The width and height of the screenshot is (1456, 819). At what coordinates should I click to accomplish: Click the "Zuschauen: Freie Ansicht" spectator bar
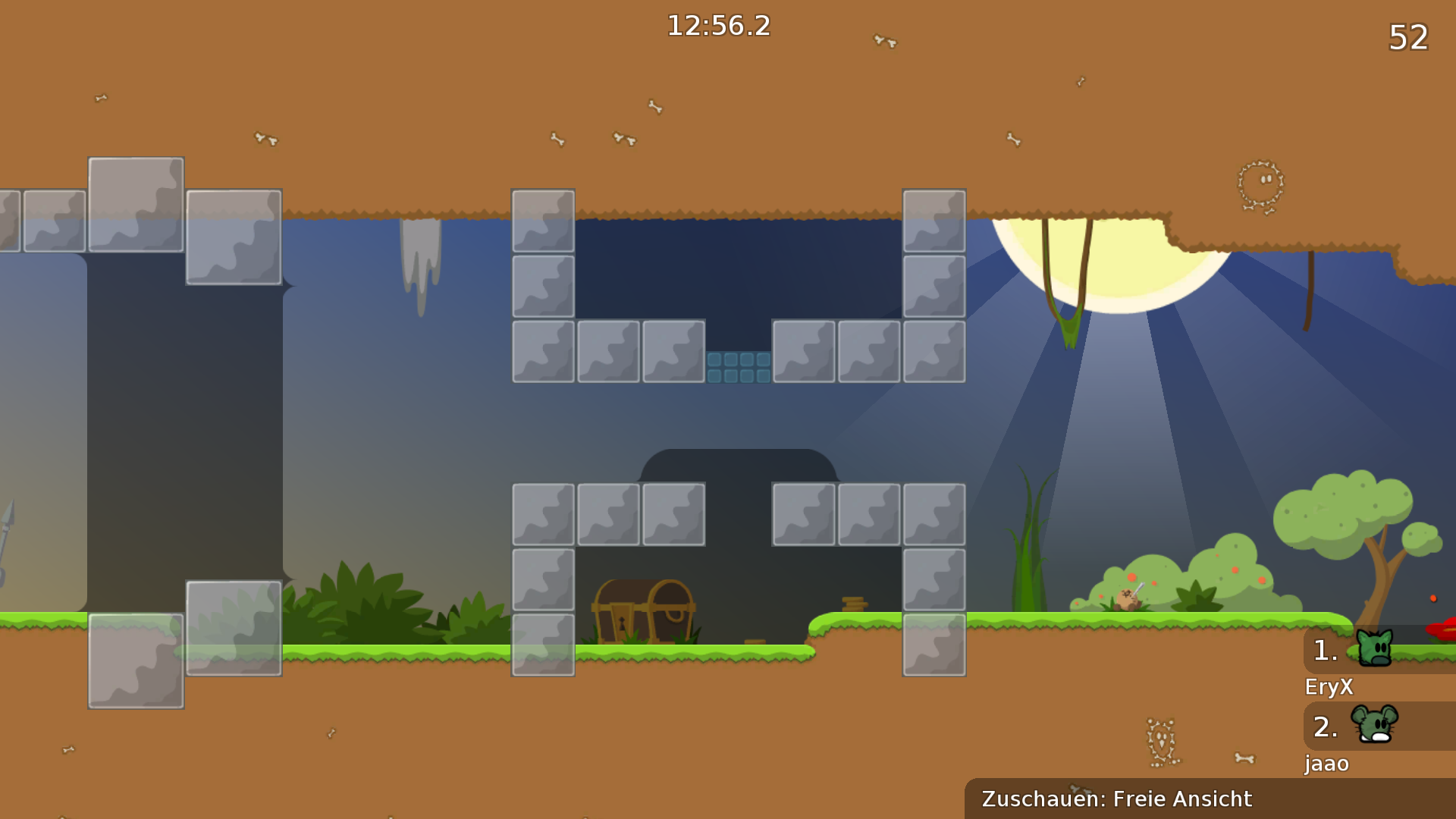(x=1210, y=799)
